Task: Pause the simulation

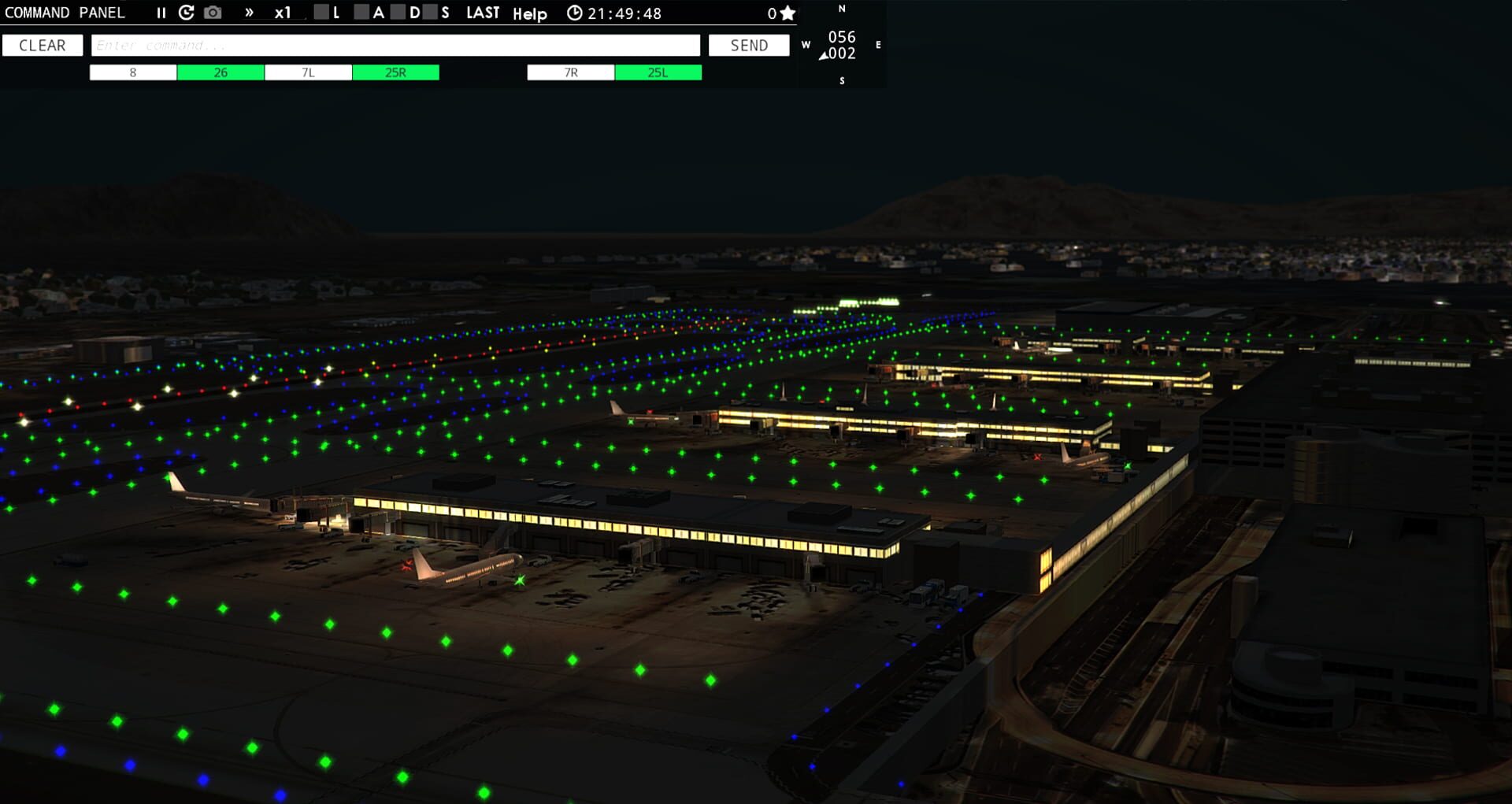Action: coord(161,13)
